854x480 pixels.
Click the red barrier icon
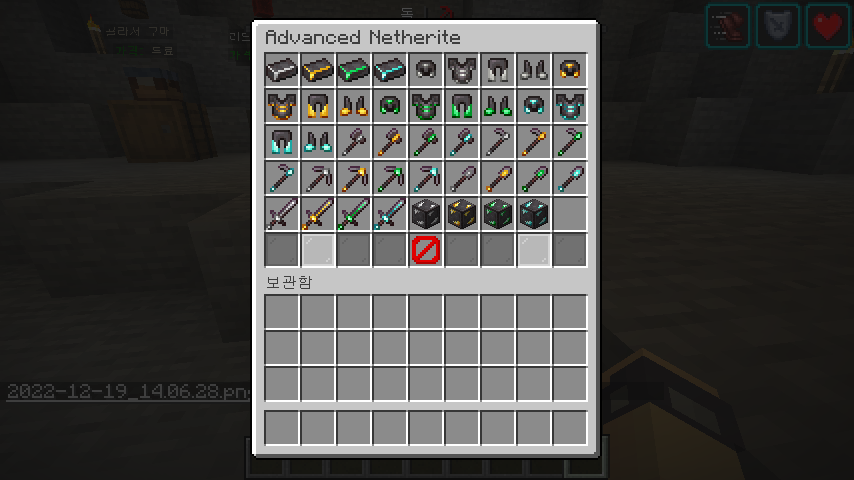pyautogui.click(x=425, y=250)
